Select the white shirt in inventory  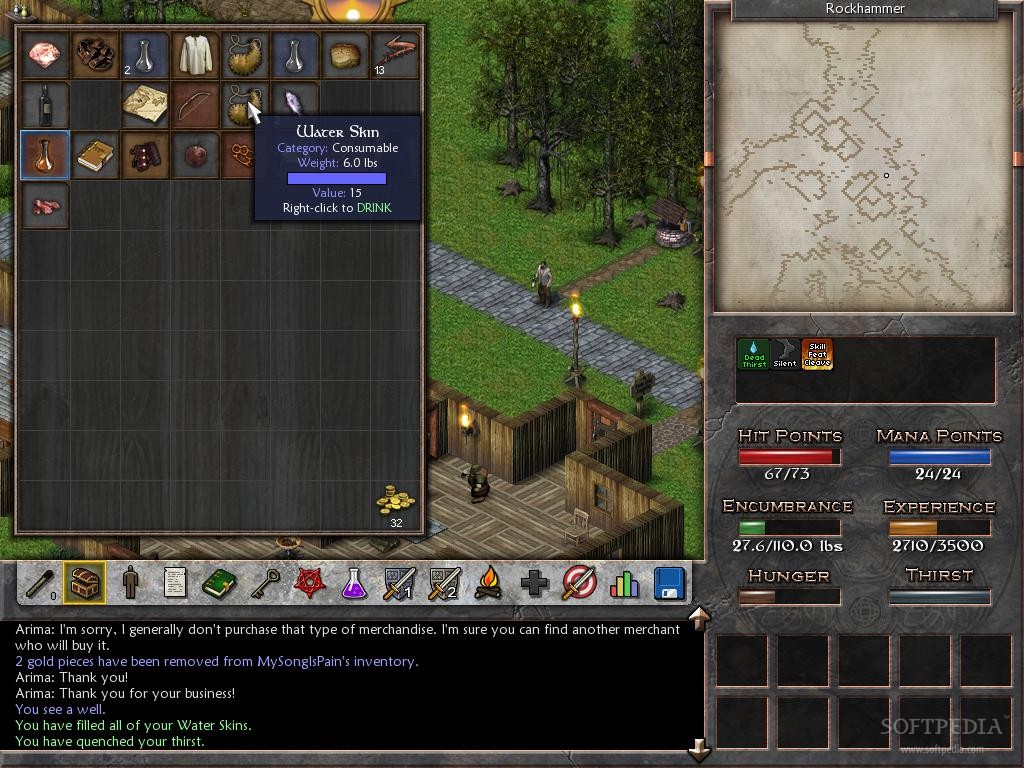(195, 55)
